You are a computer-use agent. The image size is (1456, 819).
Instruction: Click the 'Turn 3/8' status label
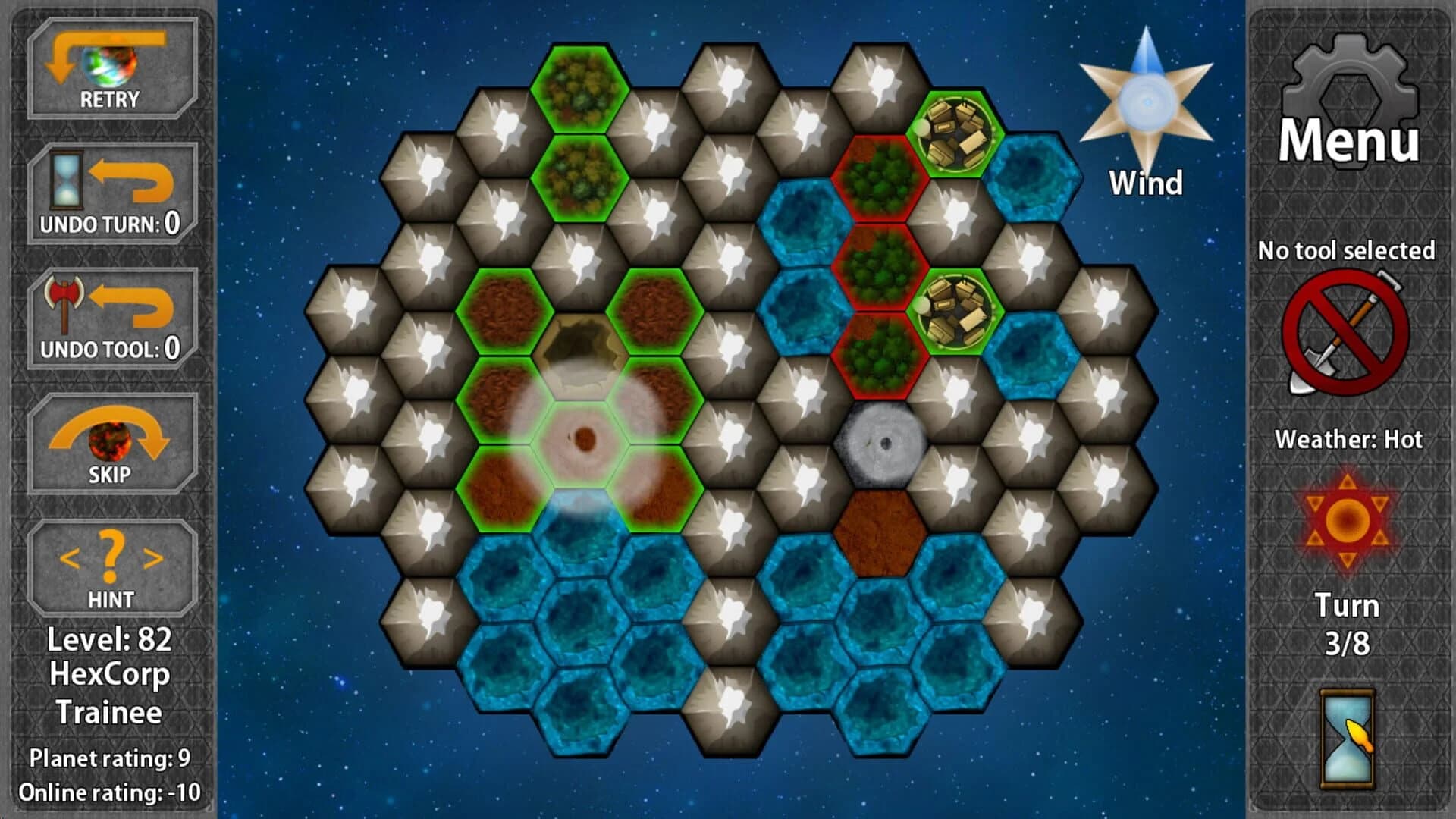1348,622
